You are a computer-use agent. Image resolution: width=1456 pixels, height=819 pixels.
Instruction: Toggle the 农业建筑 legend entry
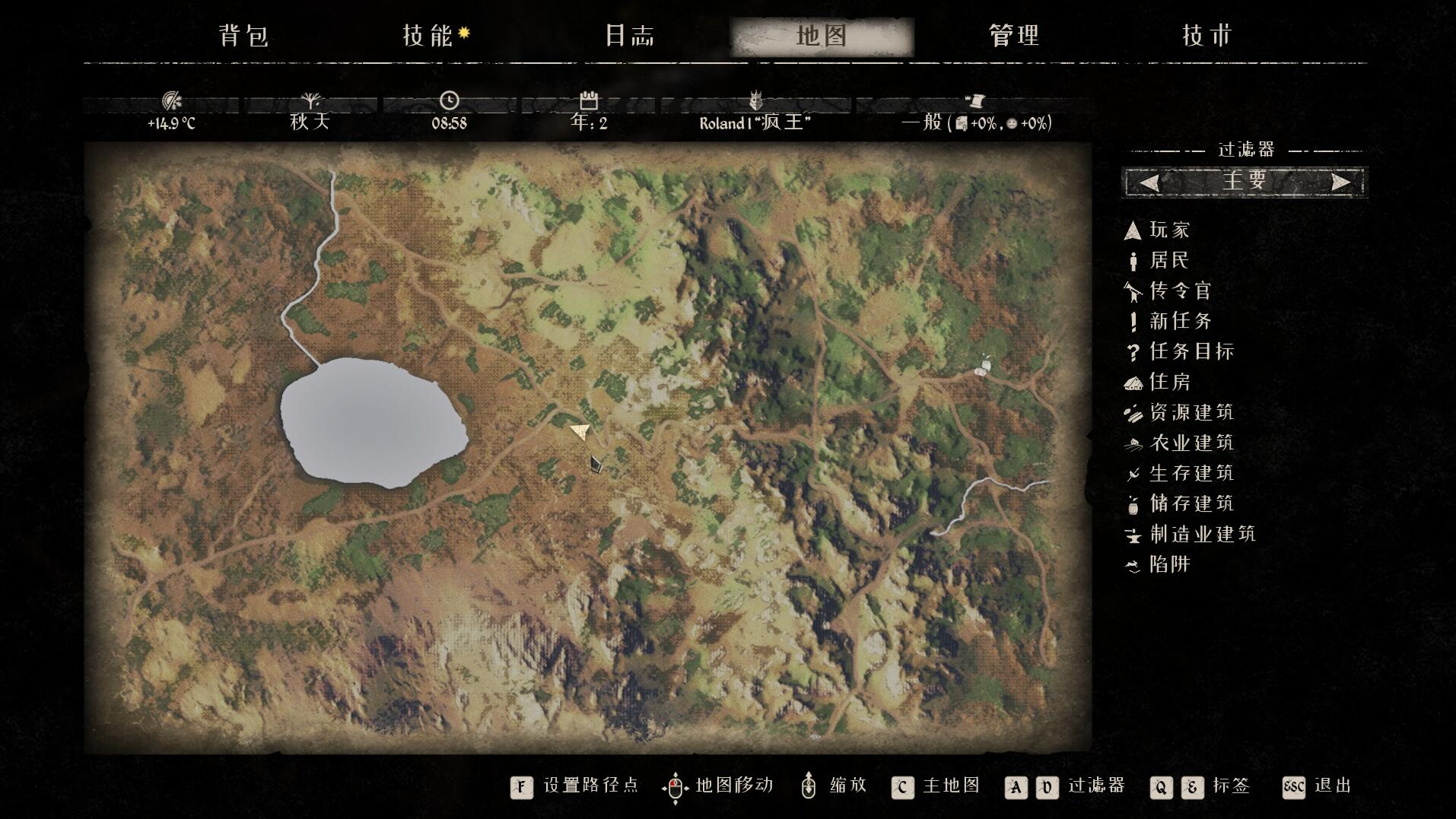coord(1191,443)
